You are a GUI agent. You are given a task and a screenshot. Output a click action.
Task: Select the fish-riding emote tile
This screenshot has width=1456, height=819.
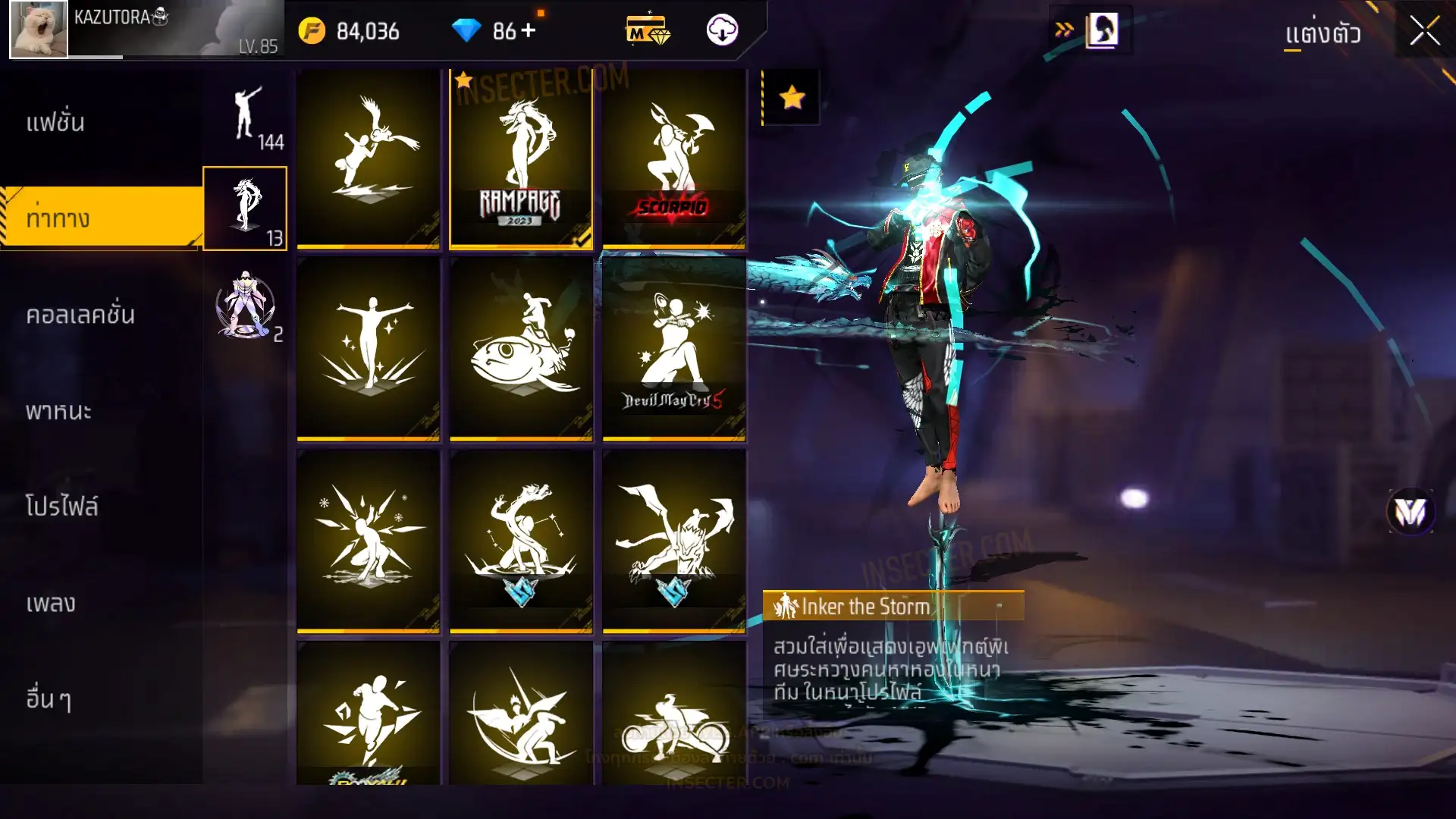click(x=521, y=349)
